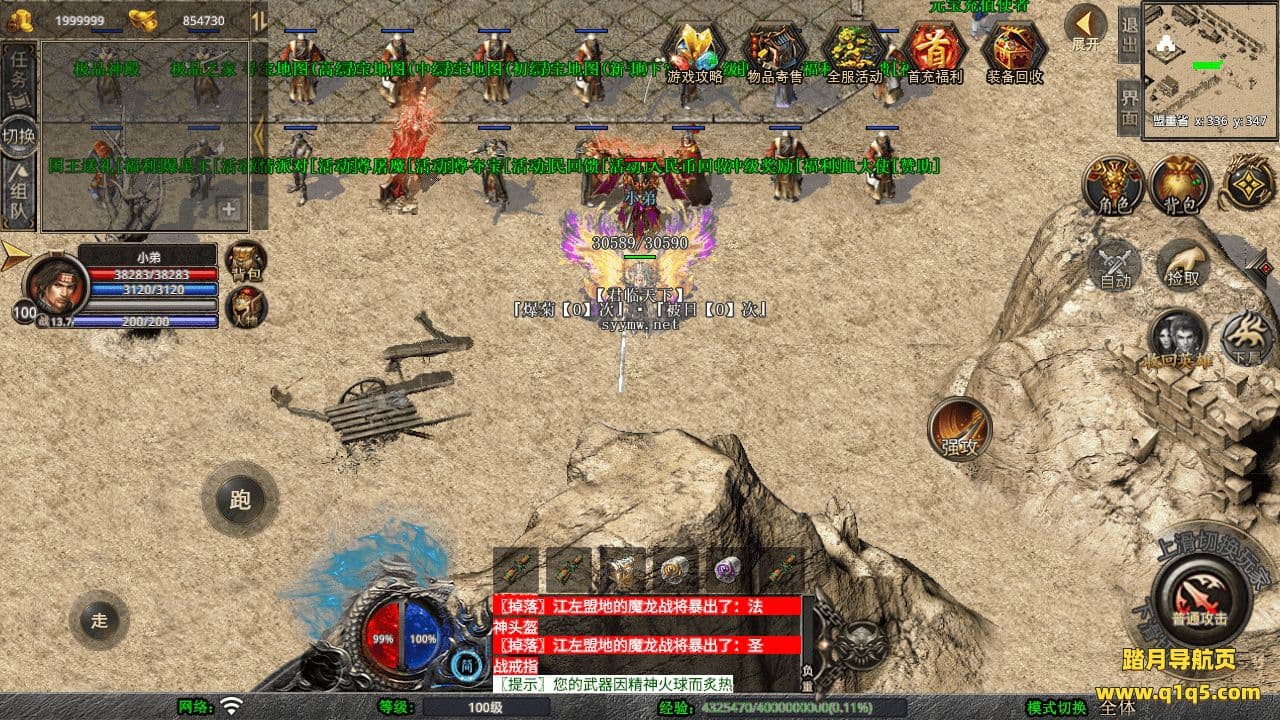Select the 退出 exit tab
This screenshot has height=720, width=1280.
[x=1129, y=36]
